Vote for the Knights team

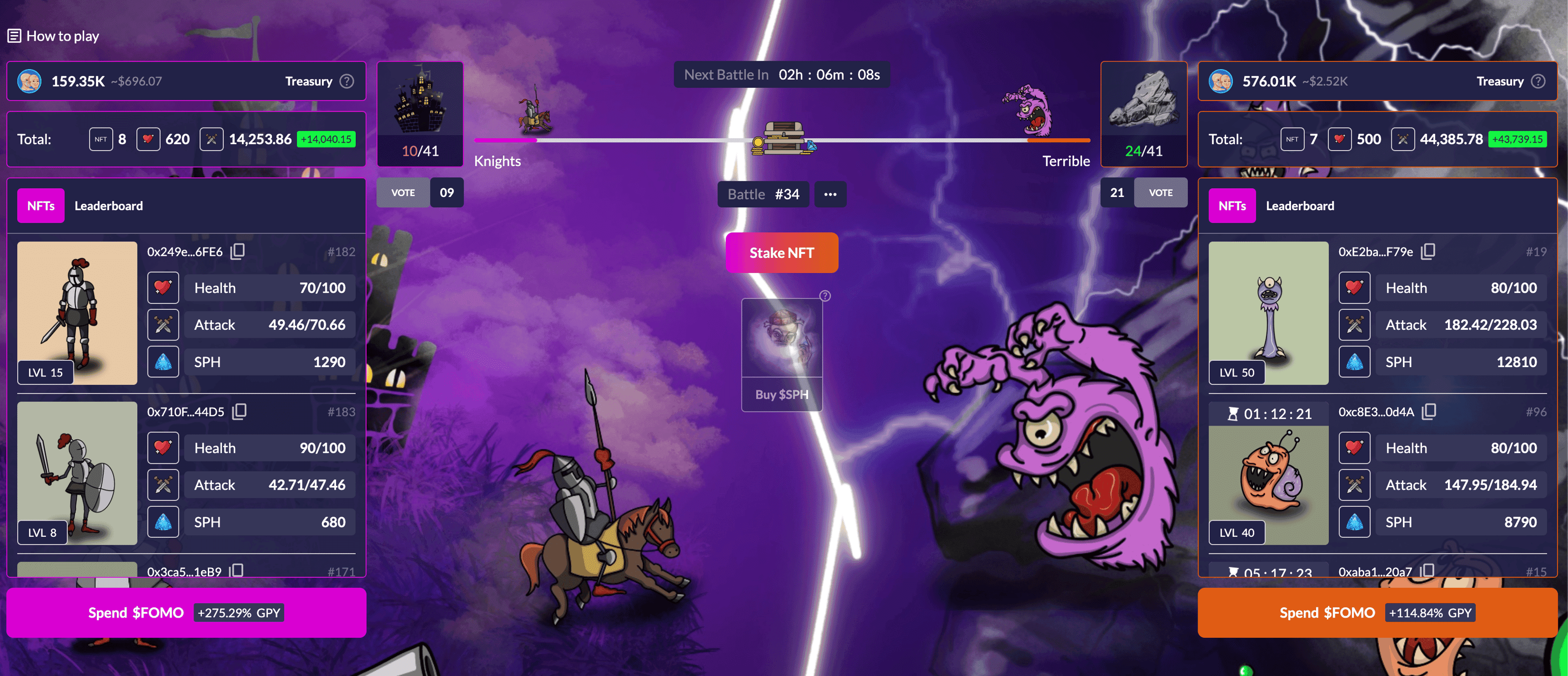point(403,193)
